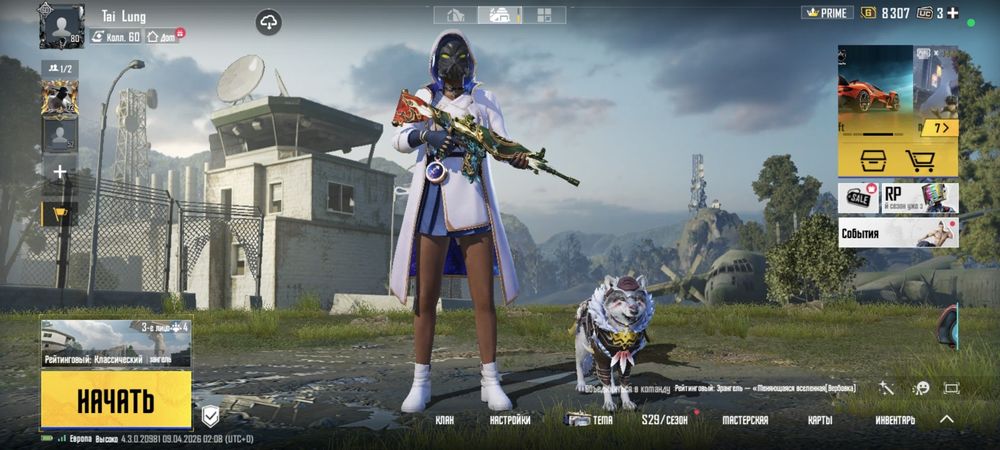Open the PRIME subscription badge
Viewport: 1000px width, 450px height.
[x=827, y=13]
